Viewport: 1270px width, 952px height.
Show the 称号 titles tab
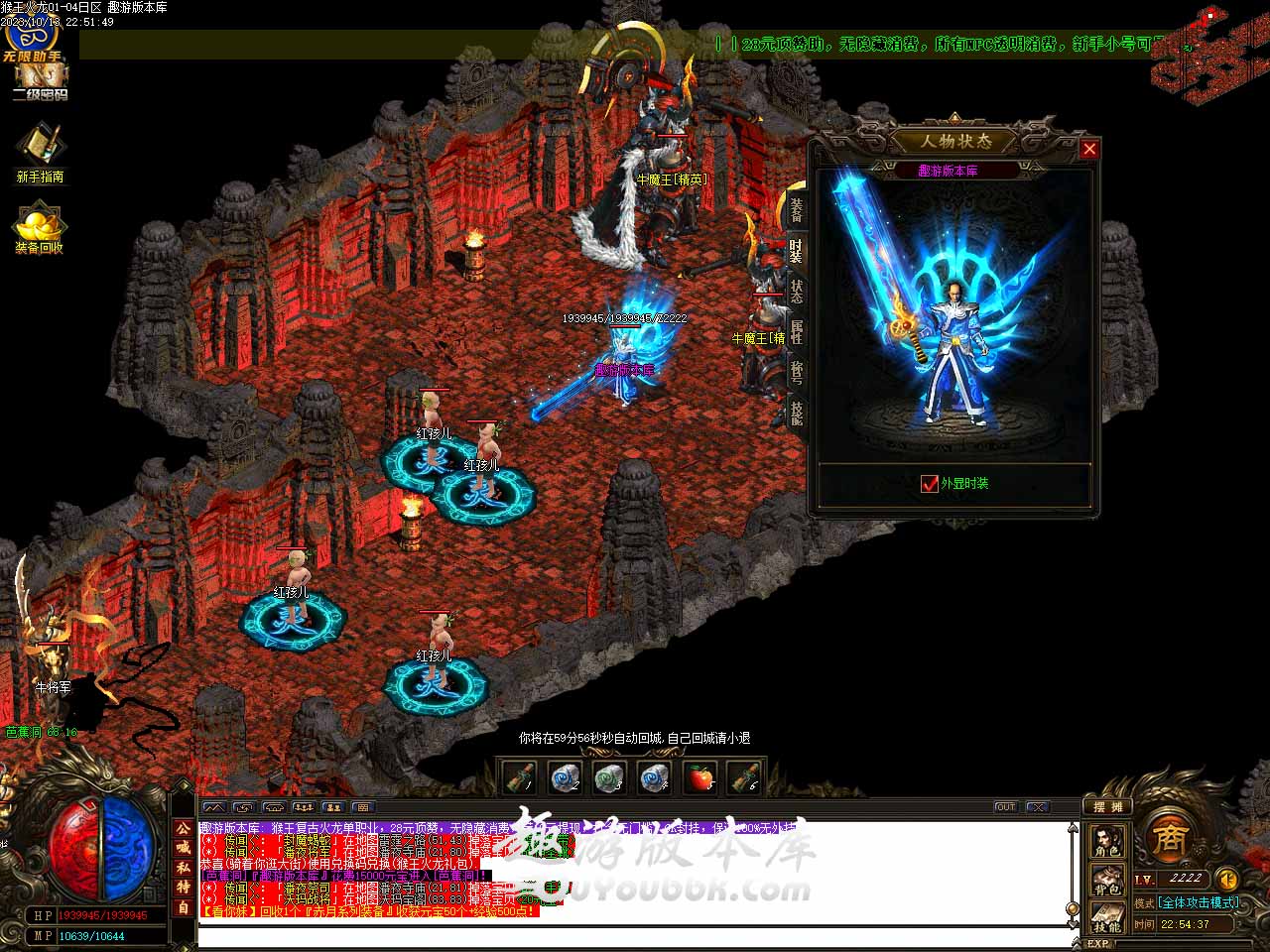click(796, 372)
